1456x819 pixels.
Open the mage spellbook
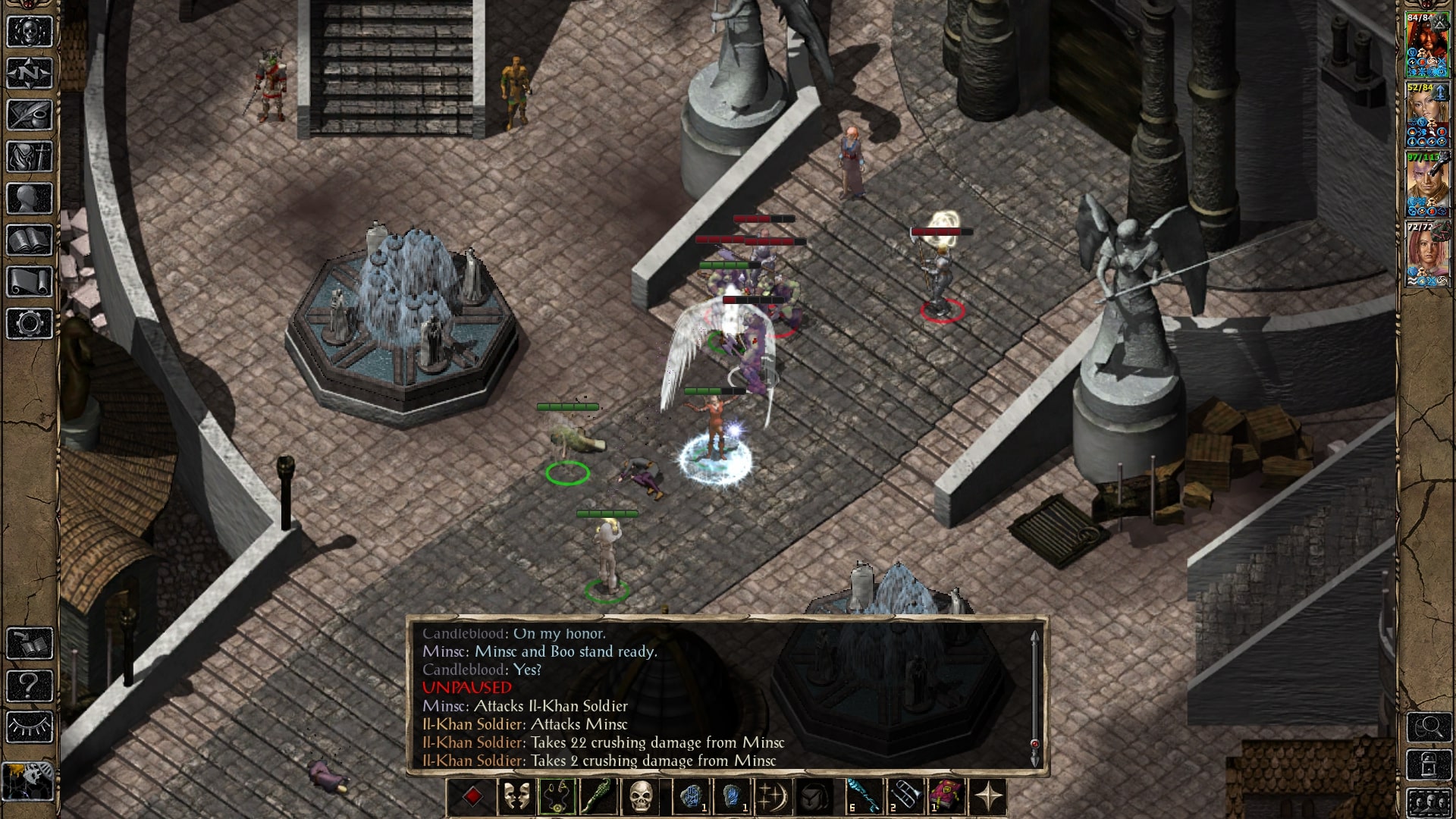pos(30,240)
